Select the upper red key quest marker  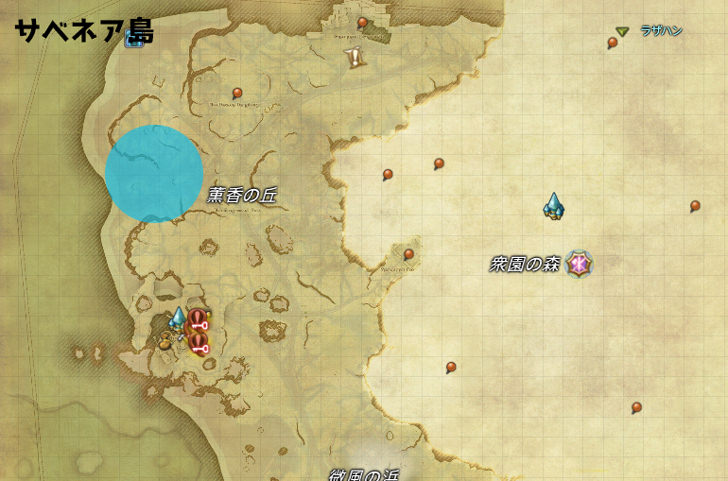pos(198,320)
